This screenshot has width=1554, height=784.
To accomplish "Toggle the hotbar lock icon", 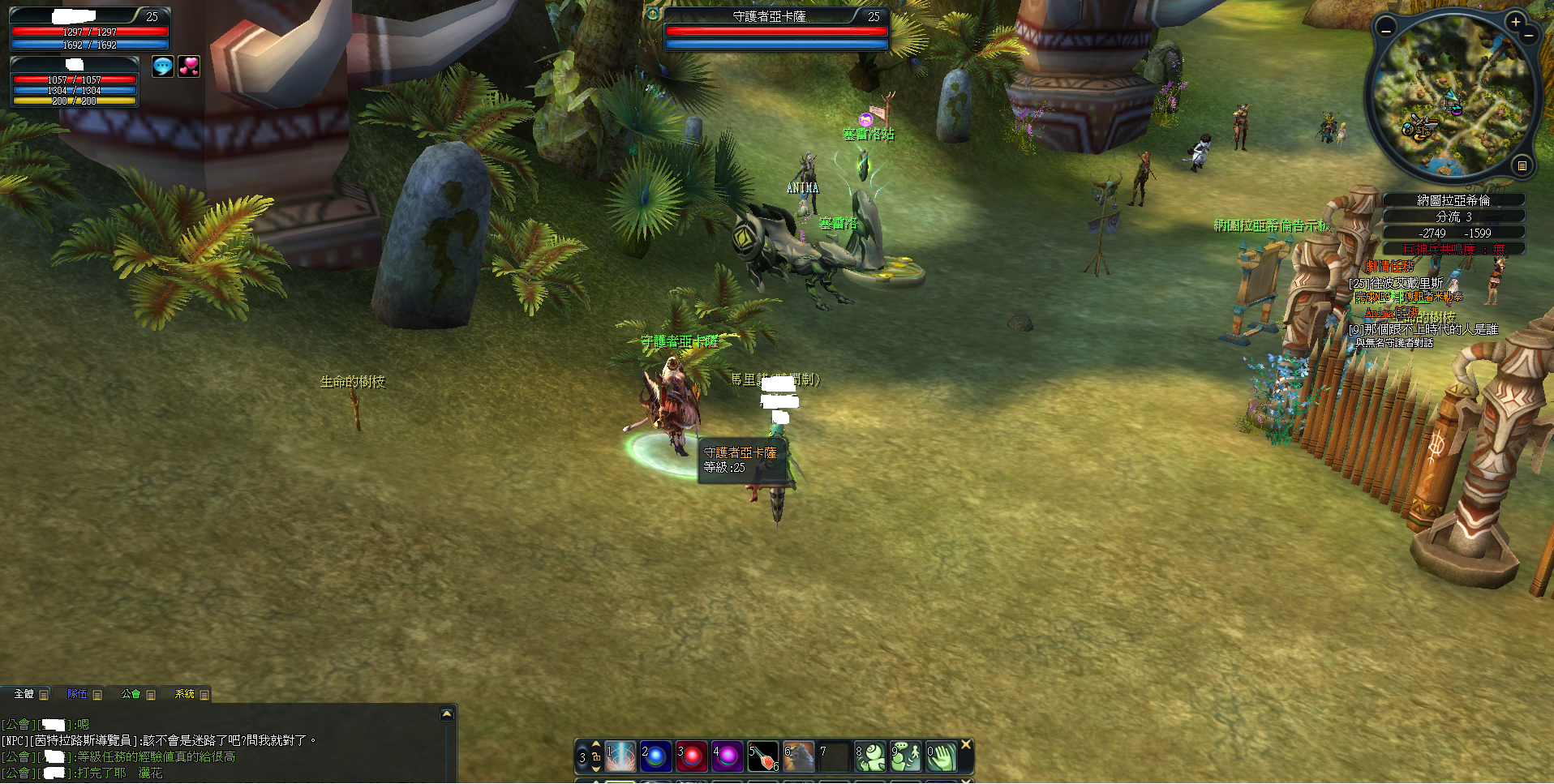I will pos(596,756).
